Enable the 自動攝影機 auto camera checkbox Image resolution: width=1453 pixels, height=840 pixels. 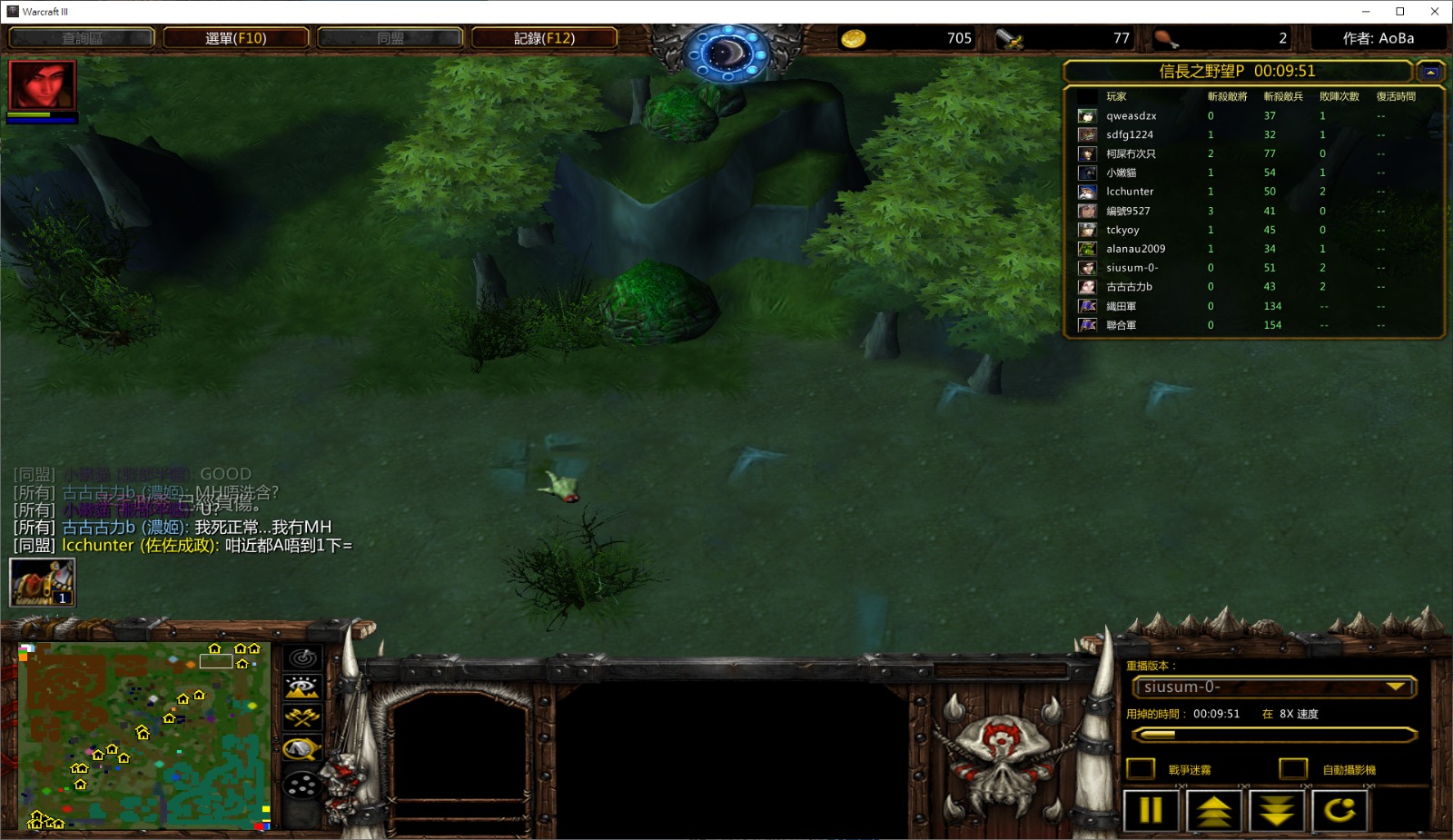pyautogui.click(x=1293, y=769)
